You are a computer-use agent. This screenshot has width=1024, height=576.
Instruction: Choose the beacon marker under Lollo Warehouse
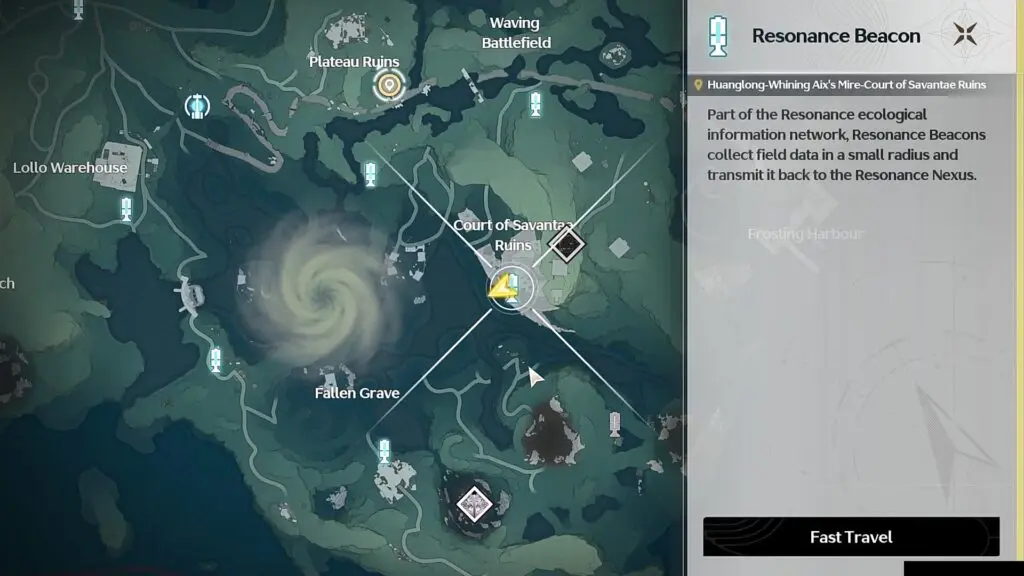[x=127, y=209]
